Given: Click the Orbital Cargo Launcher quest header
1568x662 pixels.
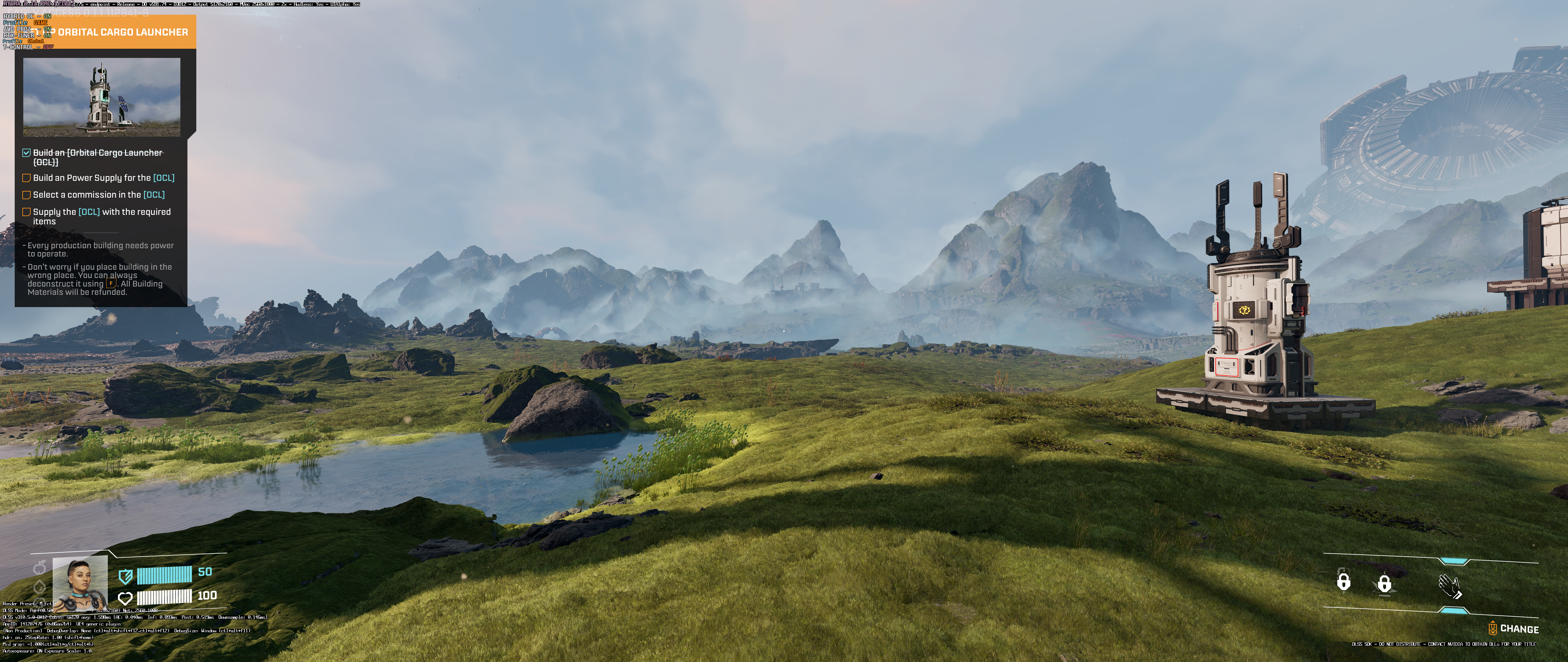Looking at the screenshot, I should coord(122,32).
